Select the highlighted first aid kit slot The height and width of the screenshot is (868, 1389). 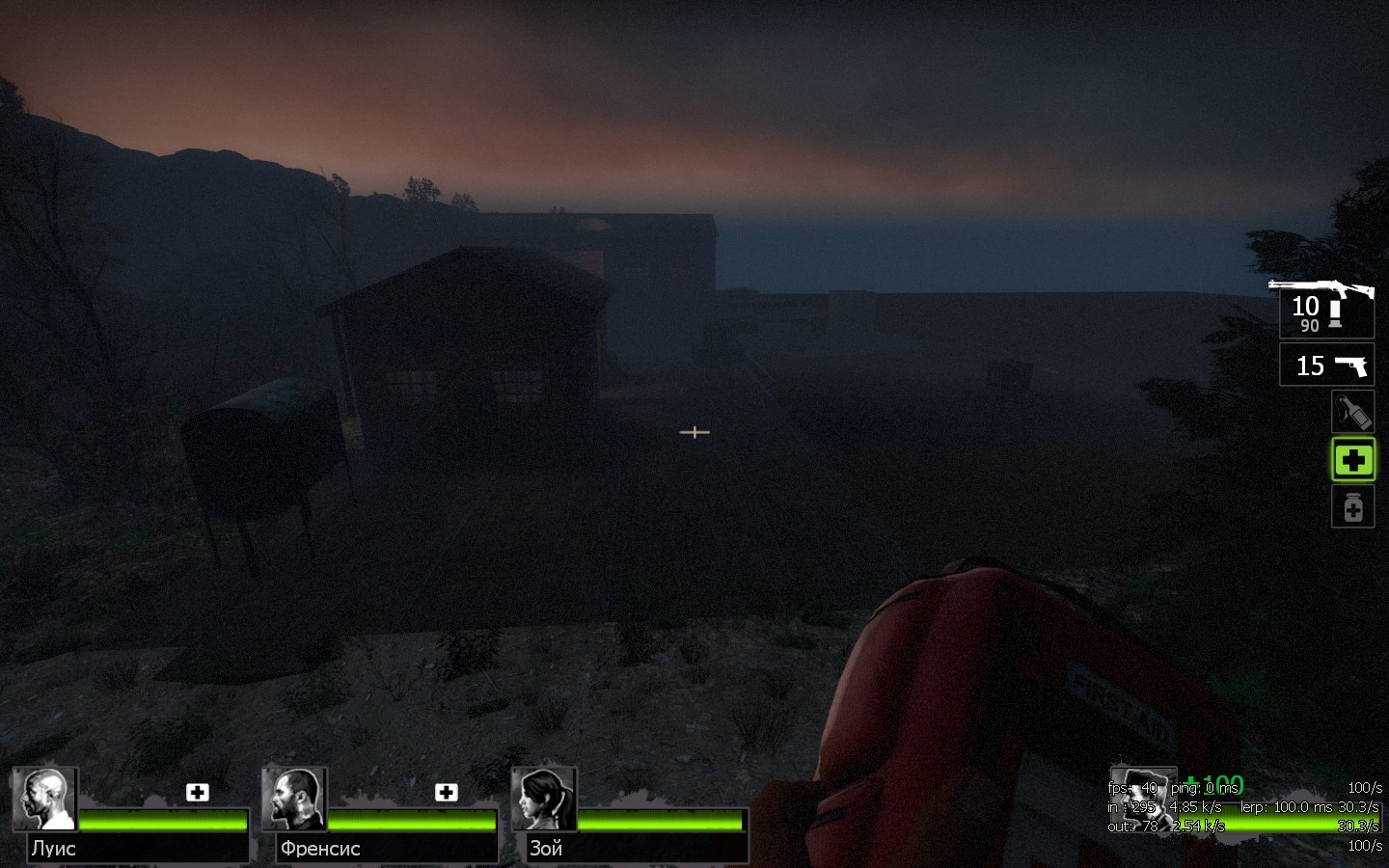(x=1352, y=460)
